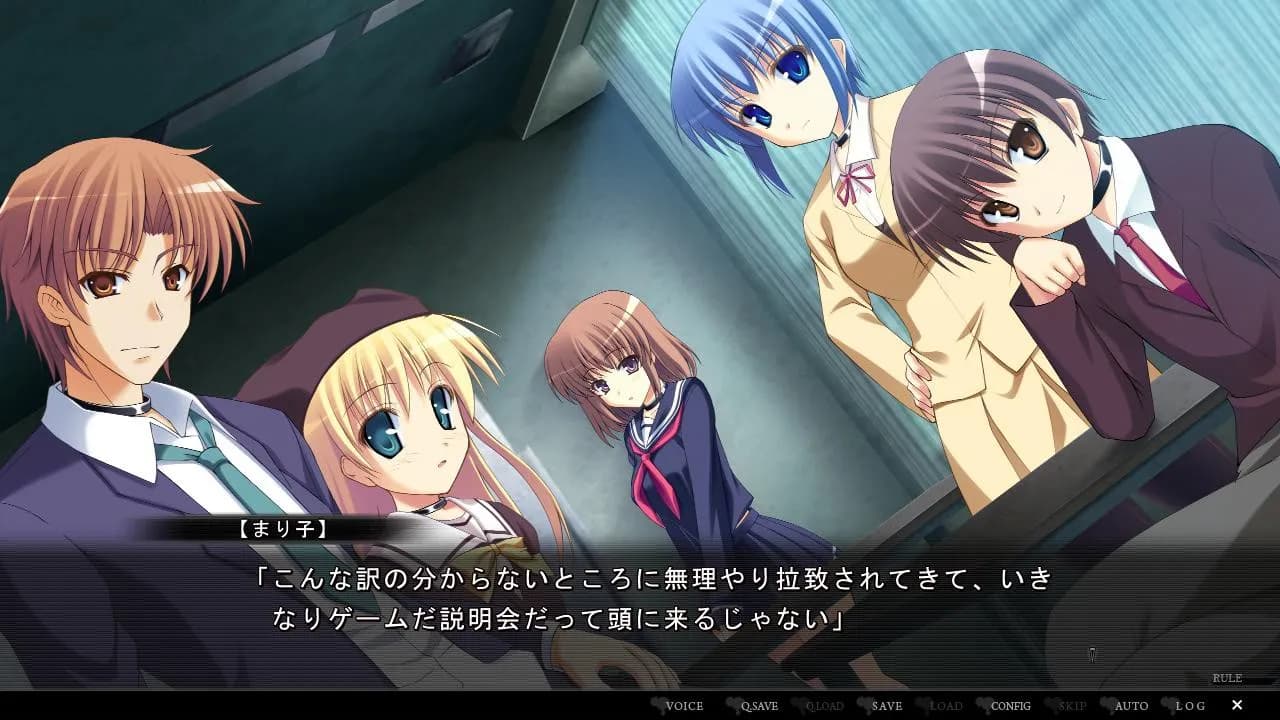Click the VOICE speaker icon
Viewport: 1280px width, 720px height.
click(660, 706)
